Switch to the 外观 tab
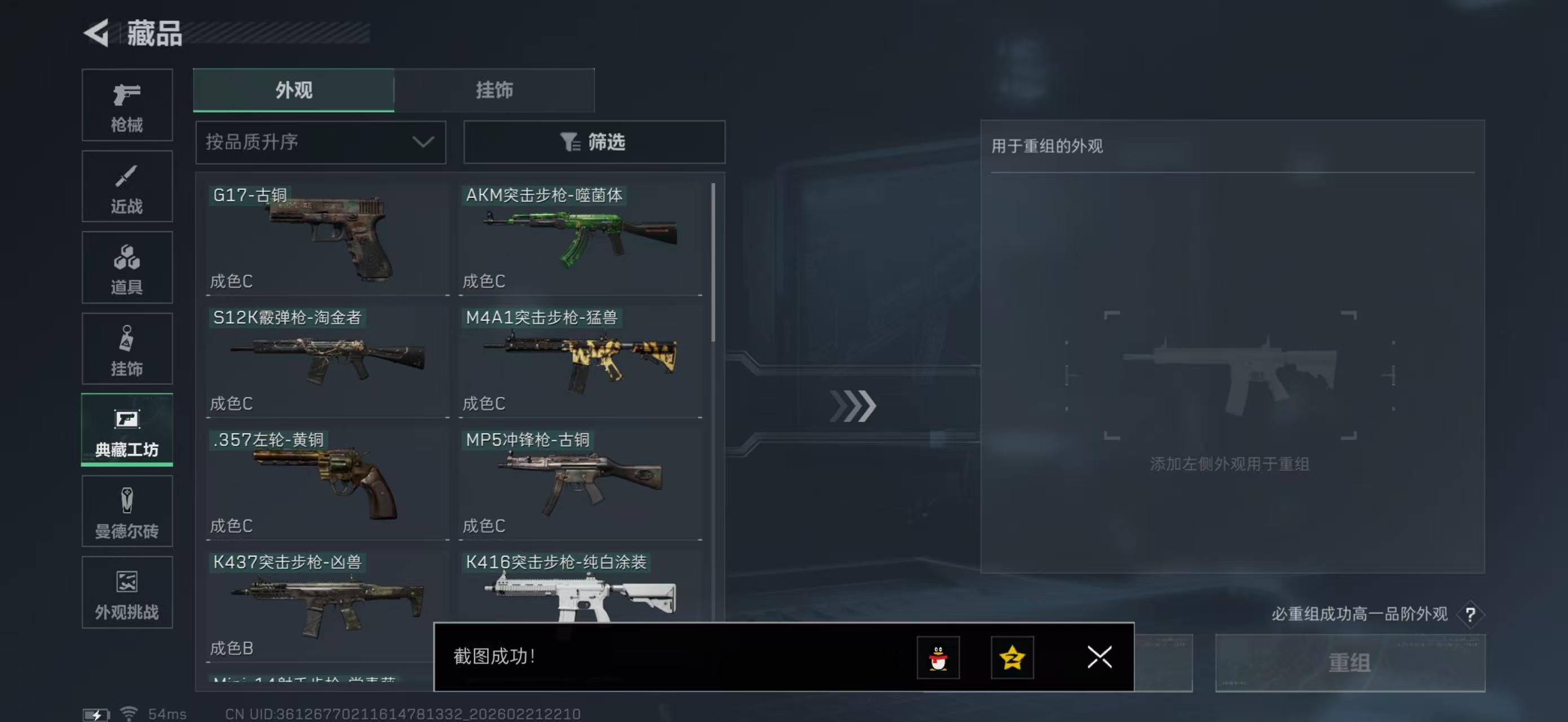Viewport: 1568px width, 722px height. [x=293, y=90]
